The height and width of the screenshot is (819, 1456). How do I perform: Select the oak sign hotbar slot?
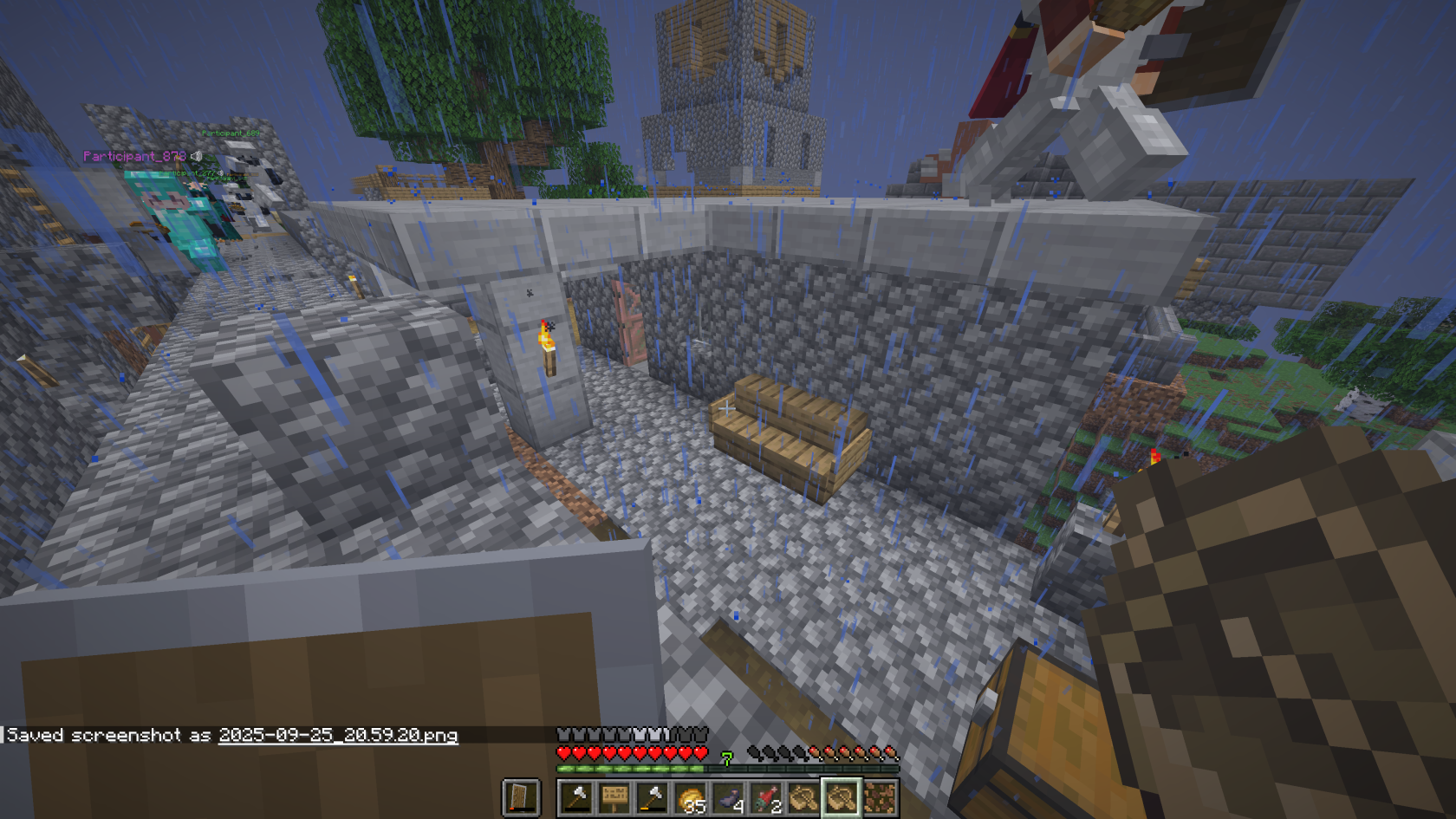click(x=614, y=797)
